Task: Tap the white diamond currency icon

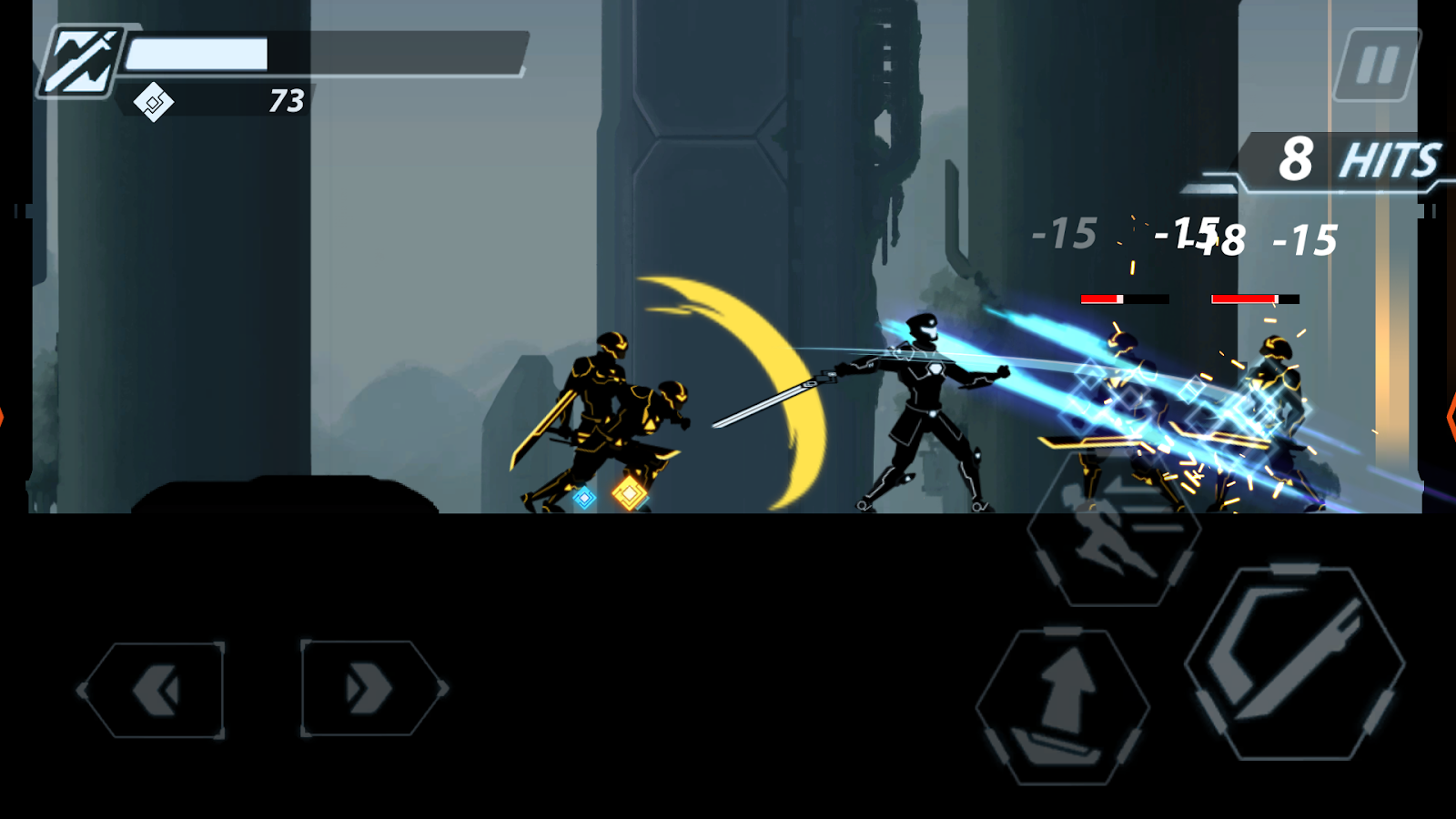Action: point(153,102)
